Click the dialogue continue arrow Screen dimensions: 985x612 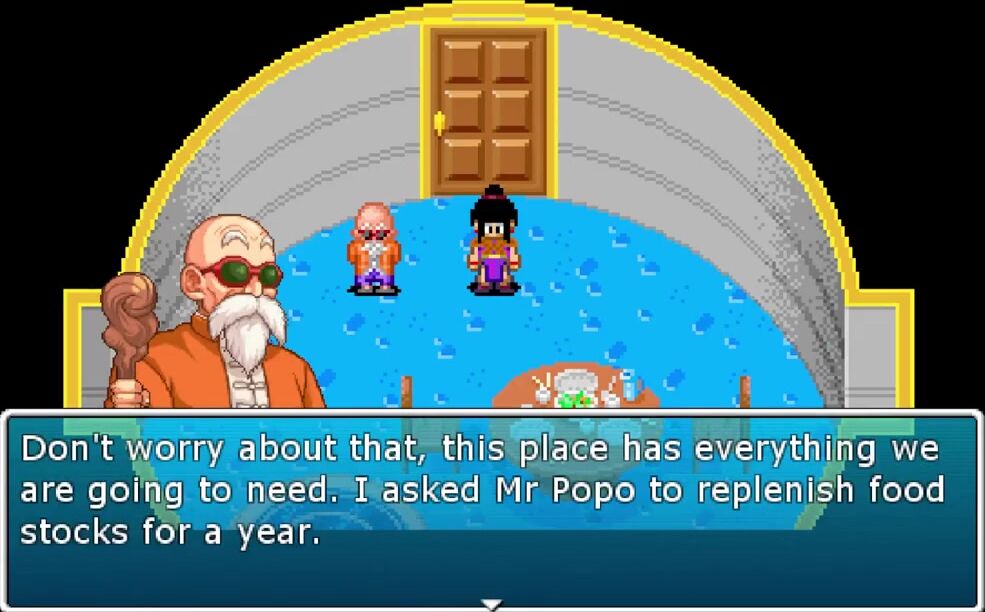point(491,604)
